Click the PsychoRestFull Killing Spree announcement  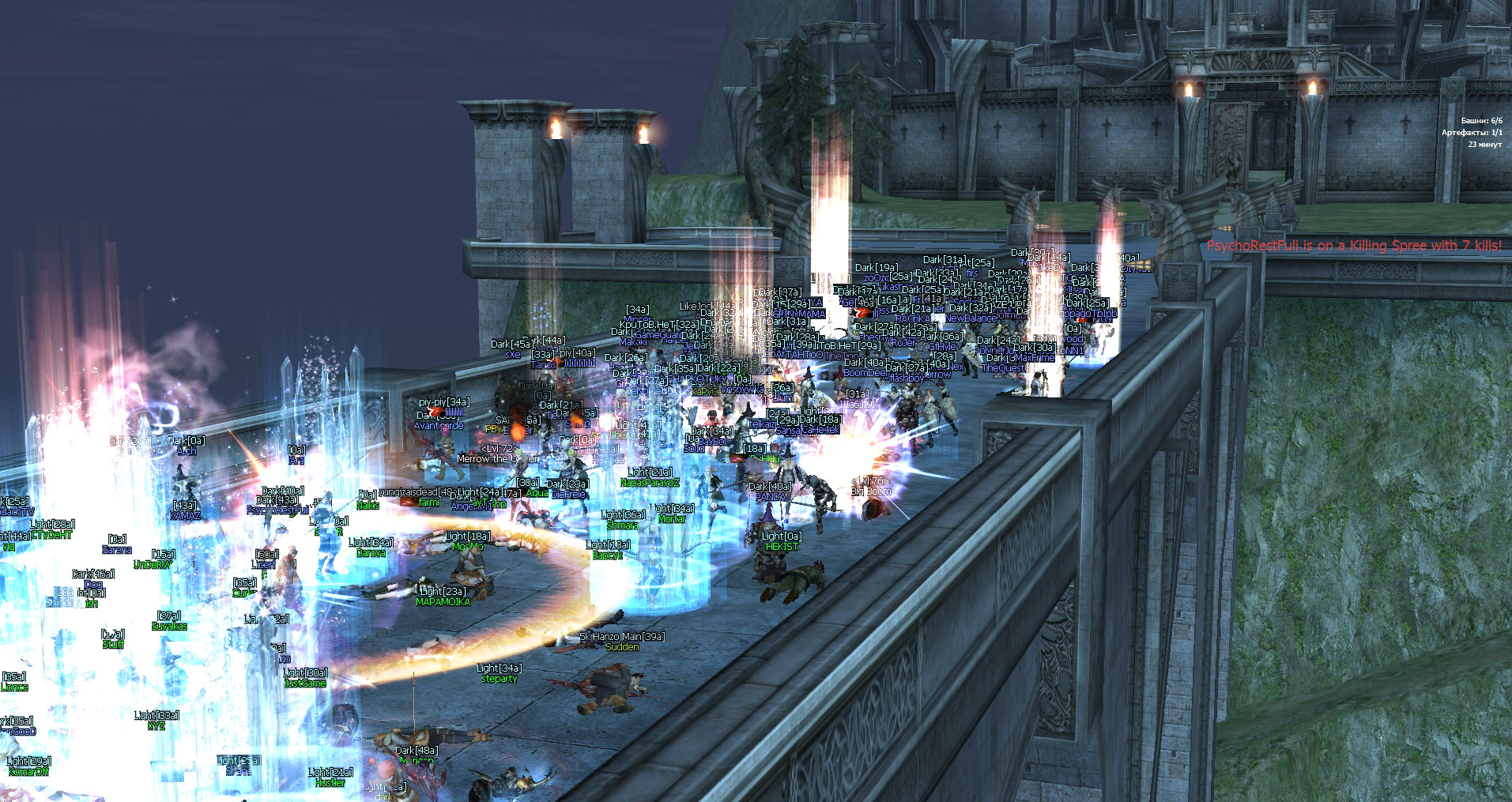point(1354,245)
